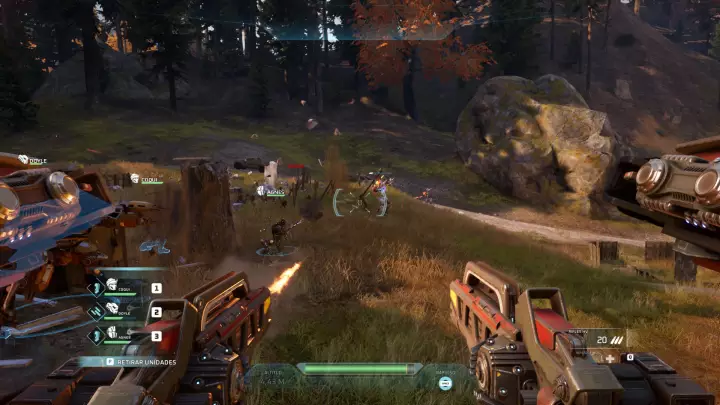
Task: Click the round icon beside the health bar
Action: click(445, 382)
